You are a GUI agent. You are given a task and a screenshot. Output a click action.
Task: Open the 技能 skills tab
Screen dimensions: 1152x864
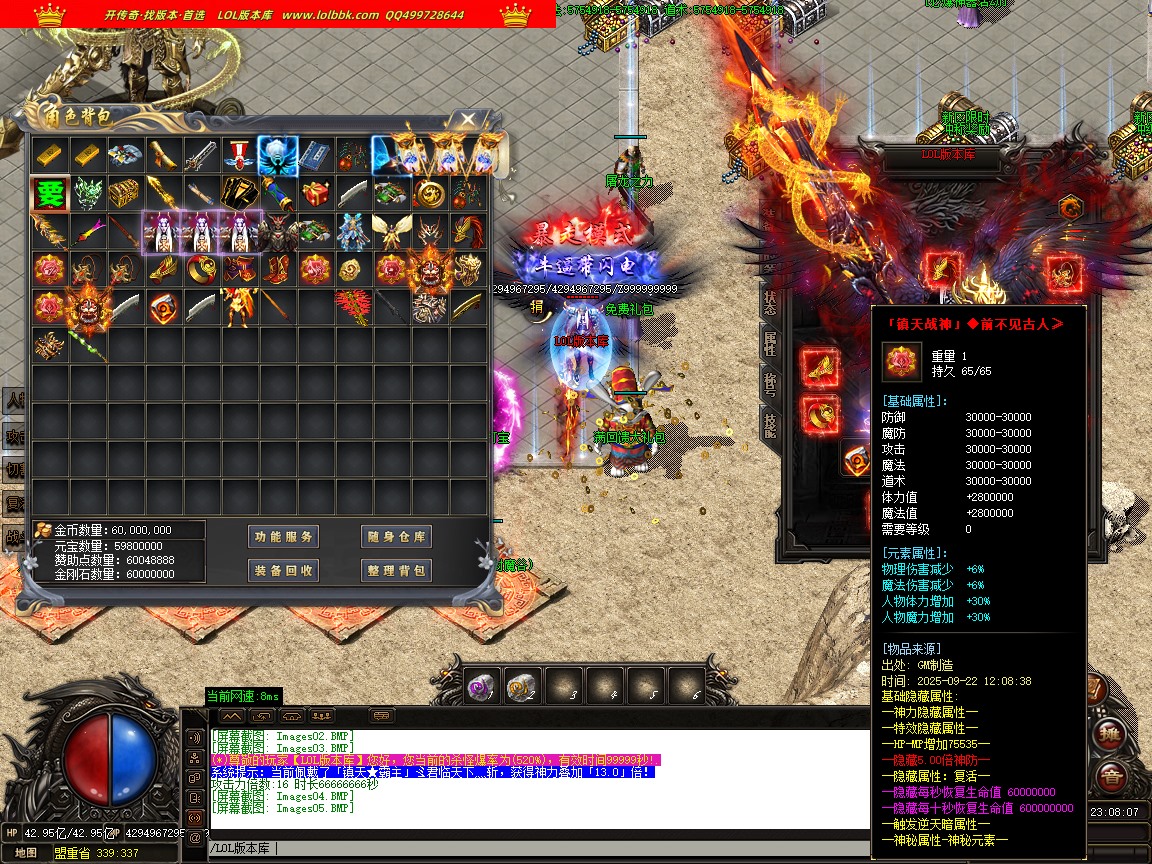pos(770,426)
